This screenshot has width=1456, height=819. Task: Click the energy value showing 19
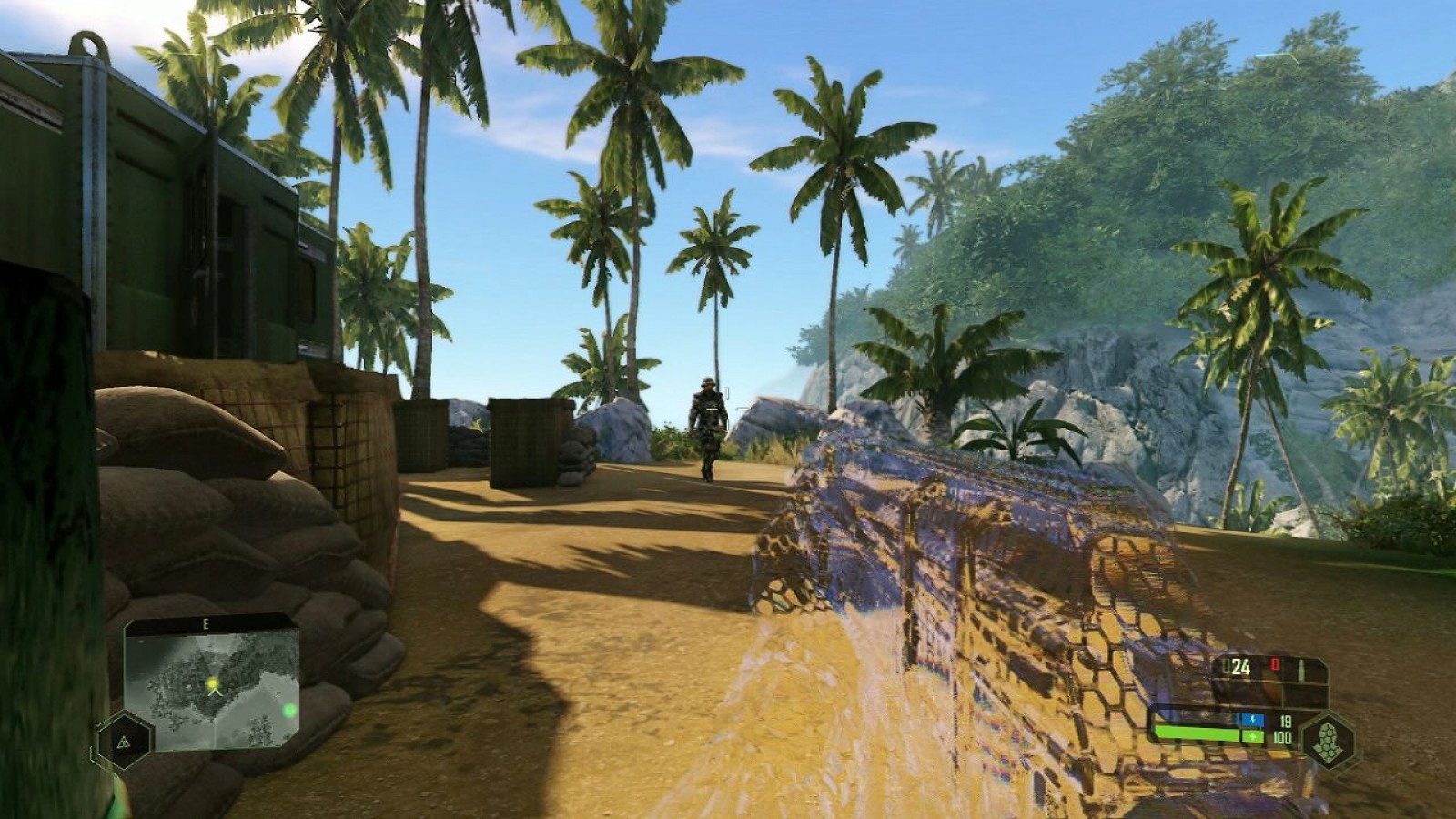point(1286,722)
